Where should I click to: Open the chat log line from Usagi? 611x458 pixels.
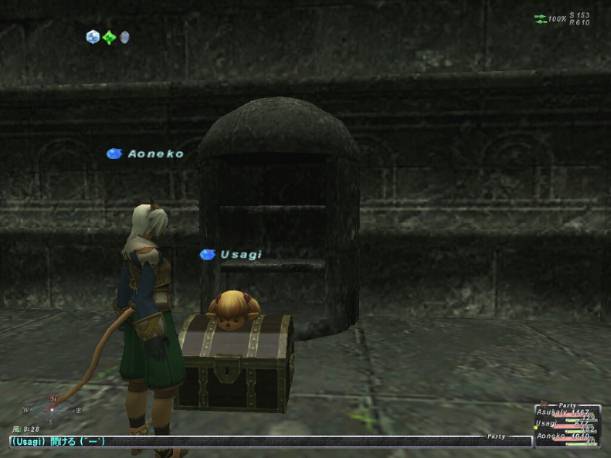58,441
